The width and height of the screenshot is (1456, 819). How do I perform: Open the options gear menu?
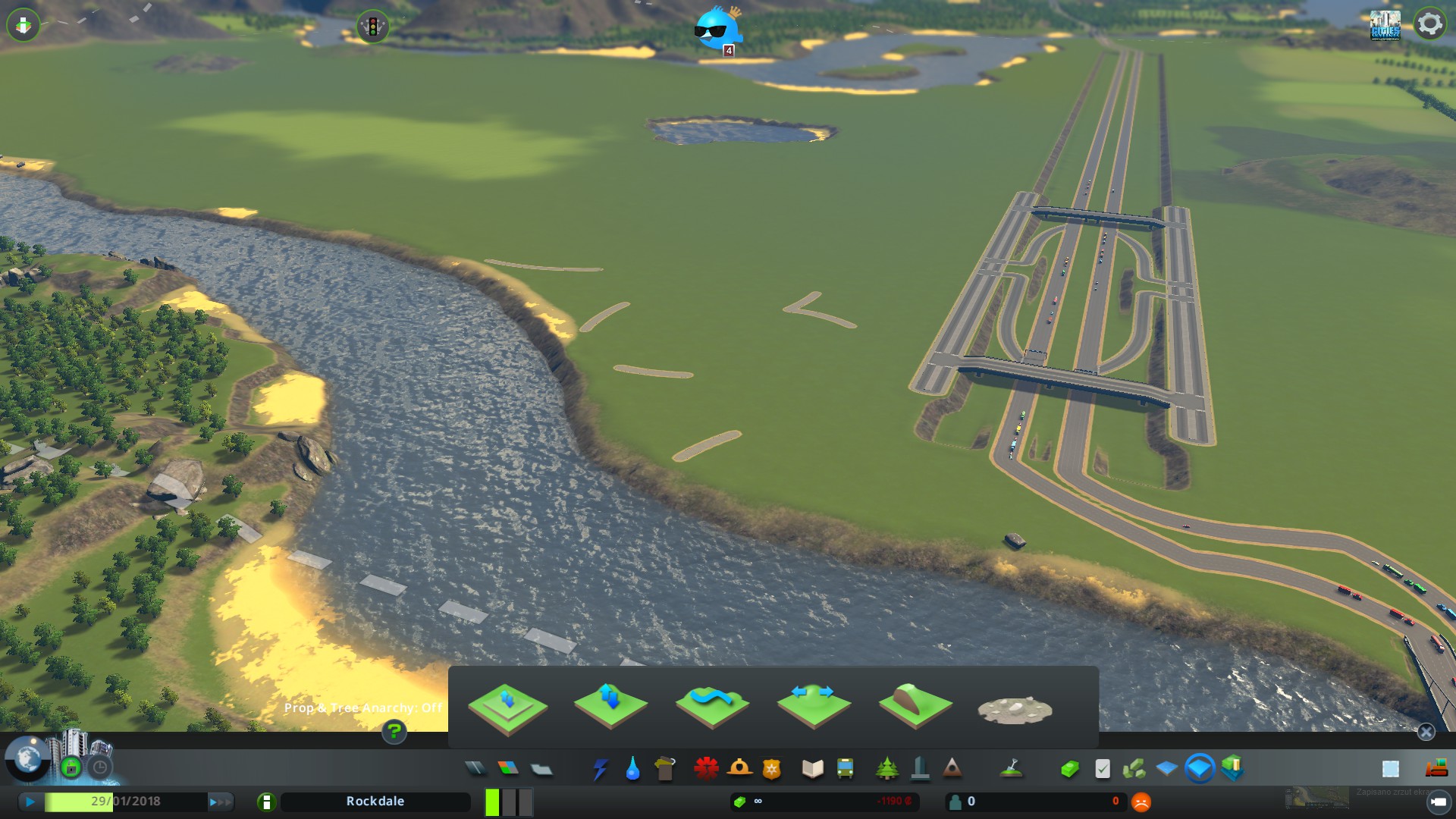tap(1429, 24)
